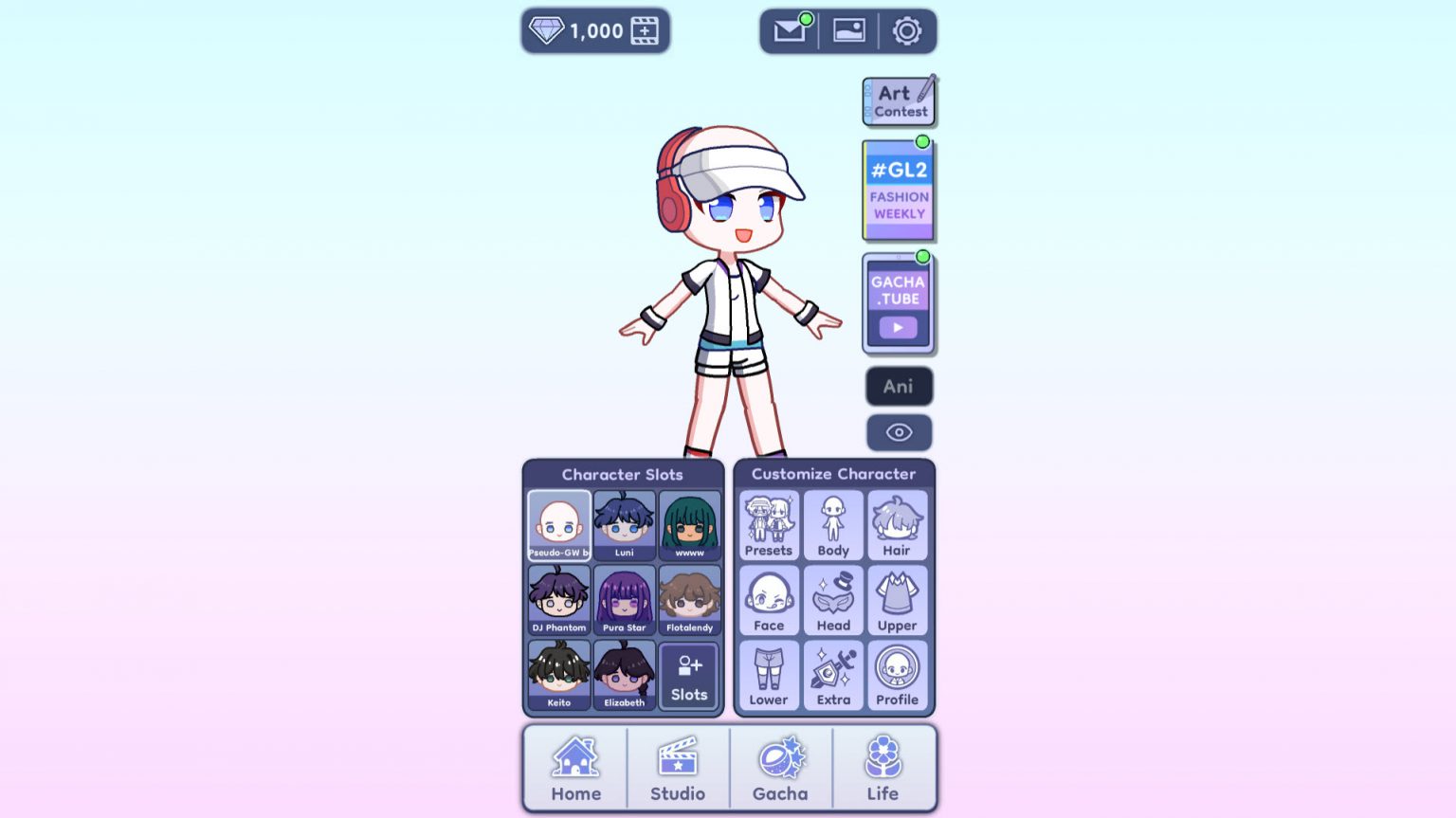This screenshot has height=818, width=1456.
Task: Open the mail inbox with notification
Action: [x=788, y=29]
